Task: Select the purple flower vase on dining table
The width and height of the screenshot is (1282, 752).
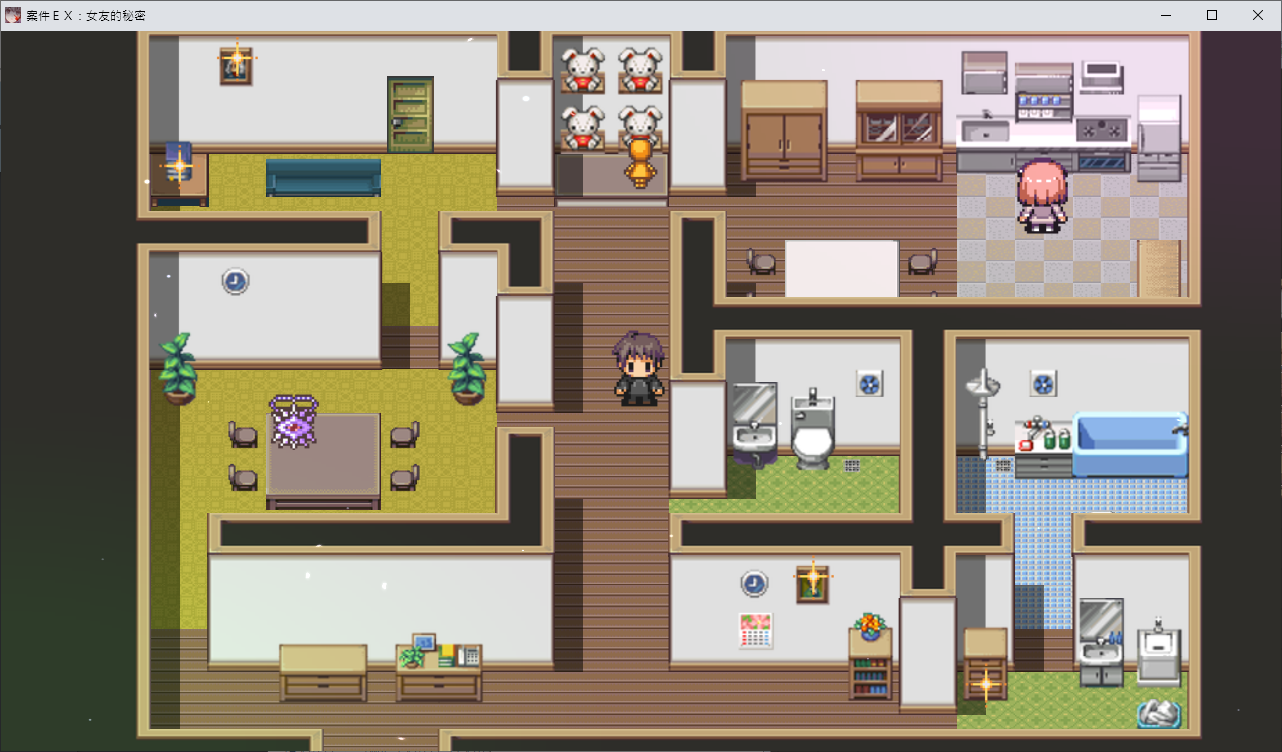Action: [x=295, y=425]
